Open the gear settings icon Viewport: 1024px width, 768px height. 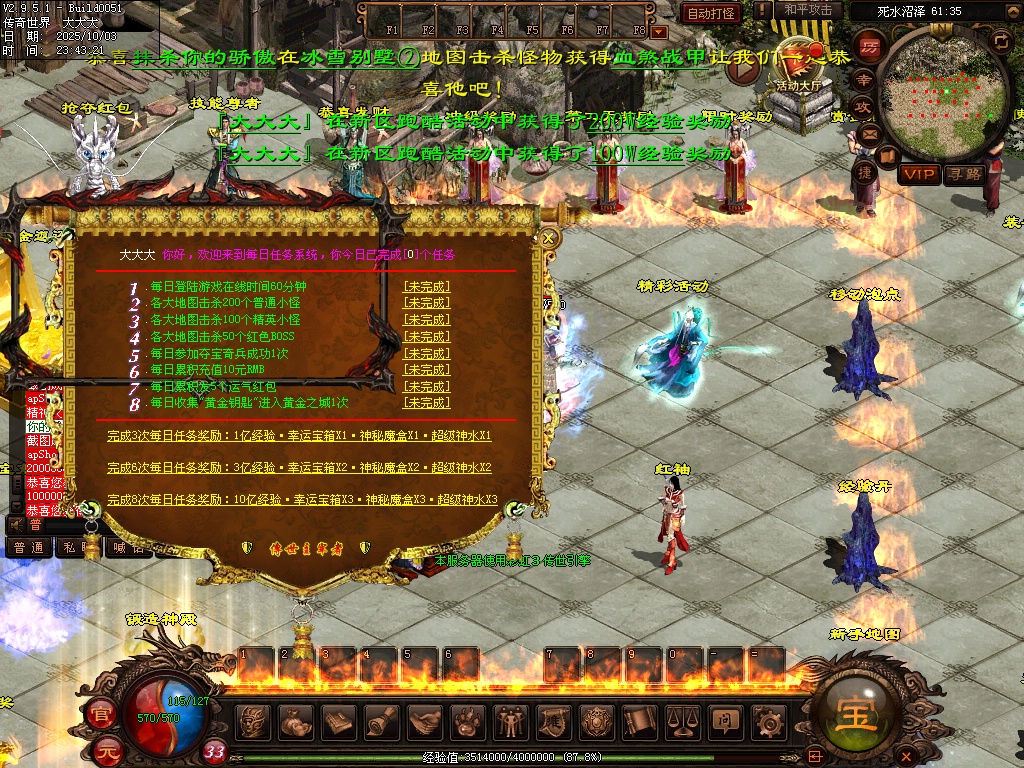[767, 720]
